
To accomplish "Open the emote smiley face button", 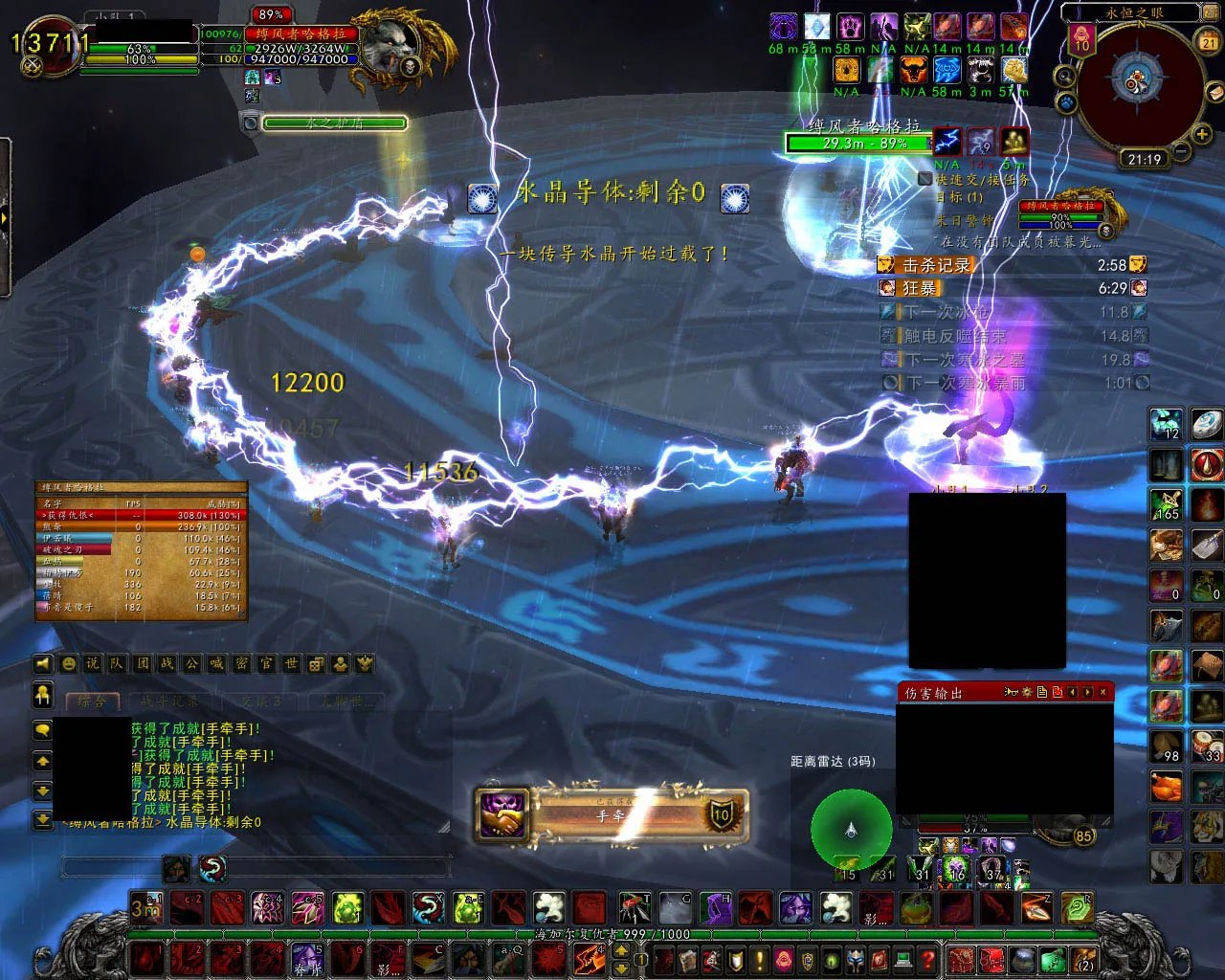I will tap(68, 663).
